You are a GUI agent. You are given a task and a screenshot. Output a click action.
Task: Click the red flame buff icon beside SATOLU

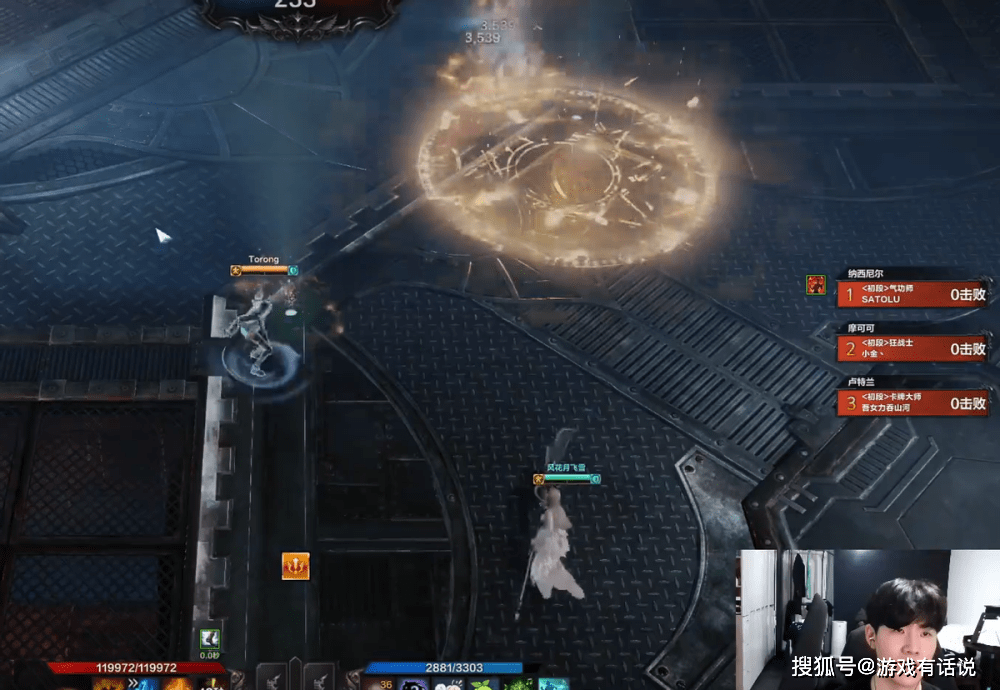pyautogui.click(x=816, y=285)
